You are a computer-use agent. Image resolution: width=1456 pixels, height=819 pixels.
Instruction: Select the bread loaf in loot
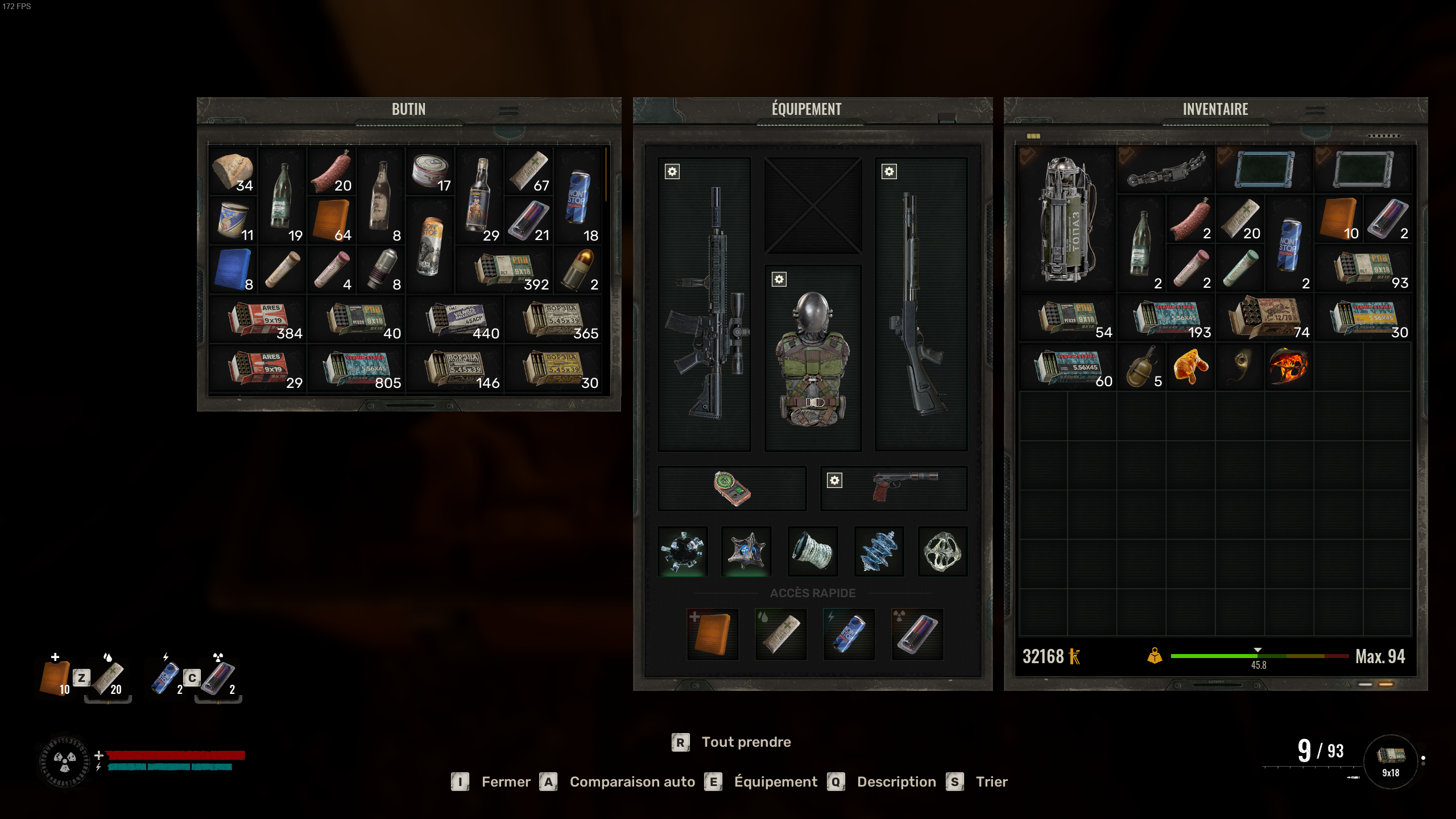click(x=233, y=171)
